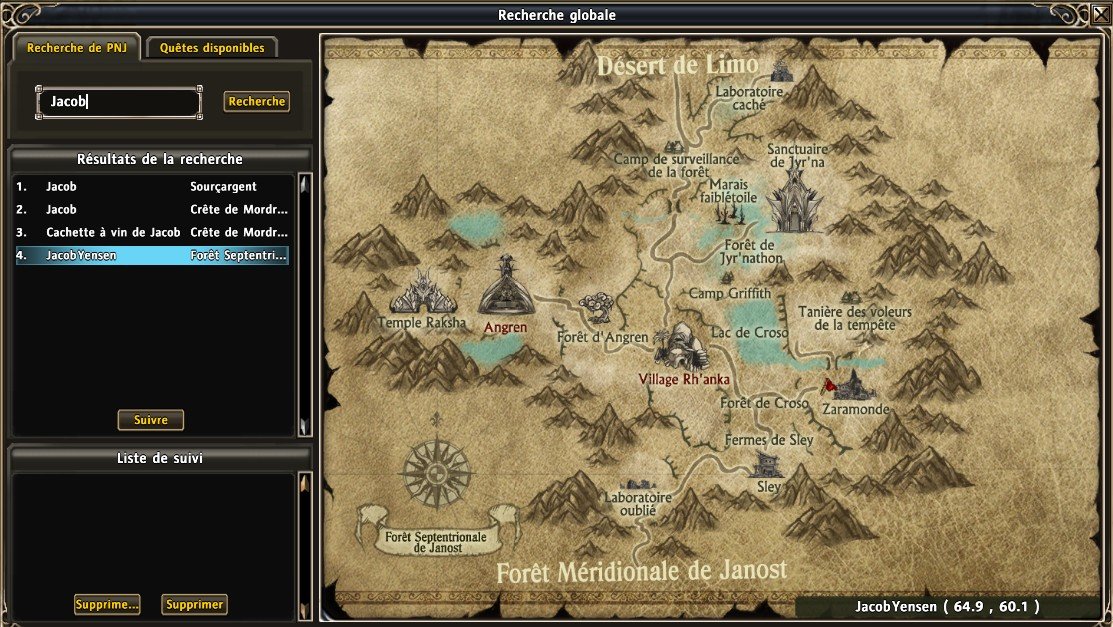Viewport: 1113px width, 627px height.
Task: Run the search with the Recherche button
Action: (257, 101)
